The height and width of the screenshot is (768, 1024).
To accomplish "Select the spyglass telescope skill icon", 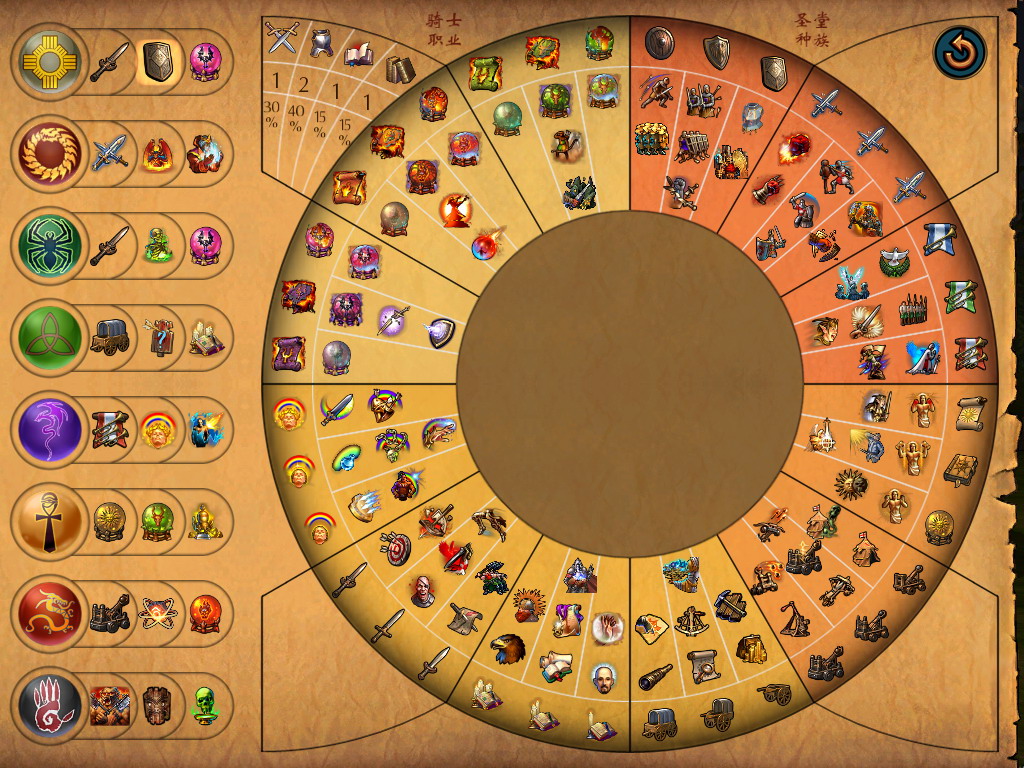I will pos(657,675).
